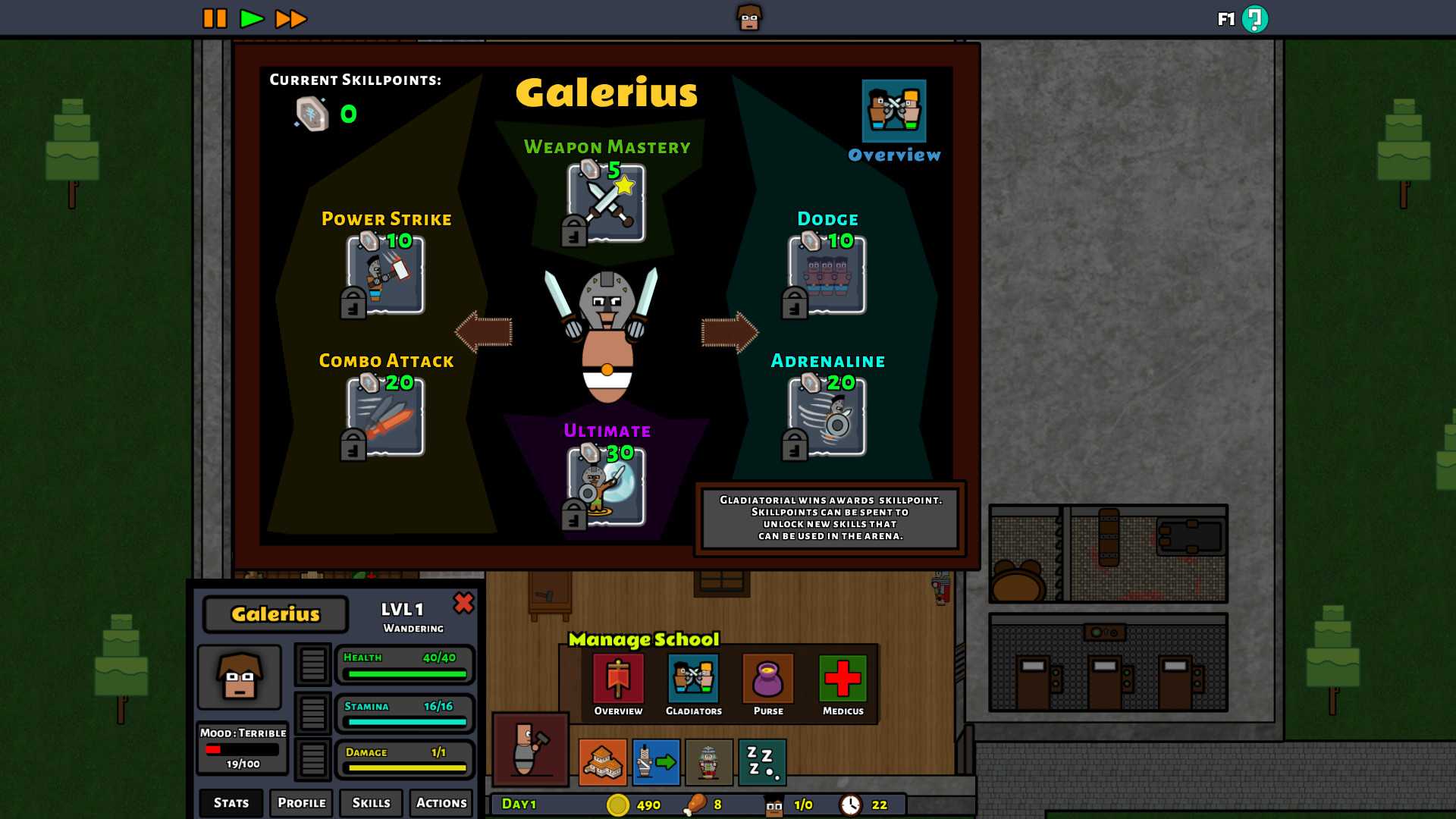Pick the Adrenaline skill
The height and width of the screenshot is (819, 1456).
pyautogui.click(x=827, y=416)
